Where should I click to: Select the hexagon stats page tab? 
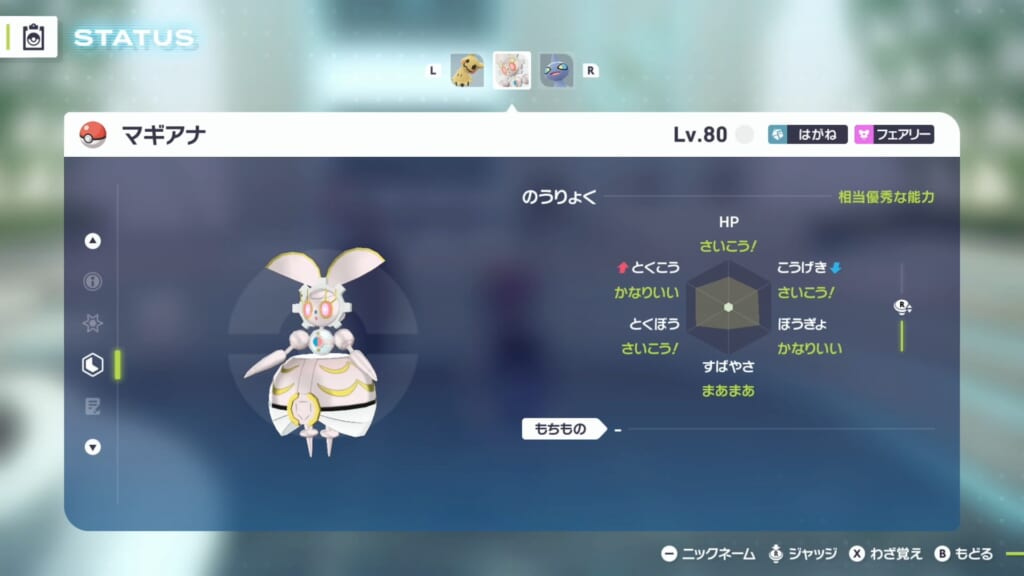93,365
